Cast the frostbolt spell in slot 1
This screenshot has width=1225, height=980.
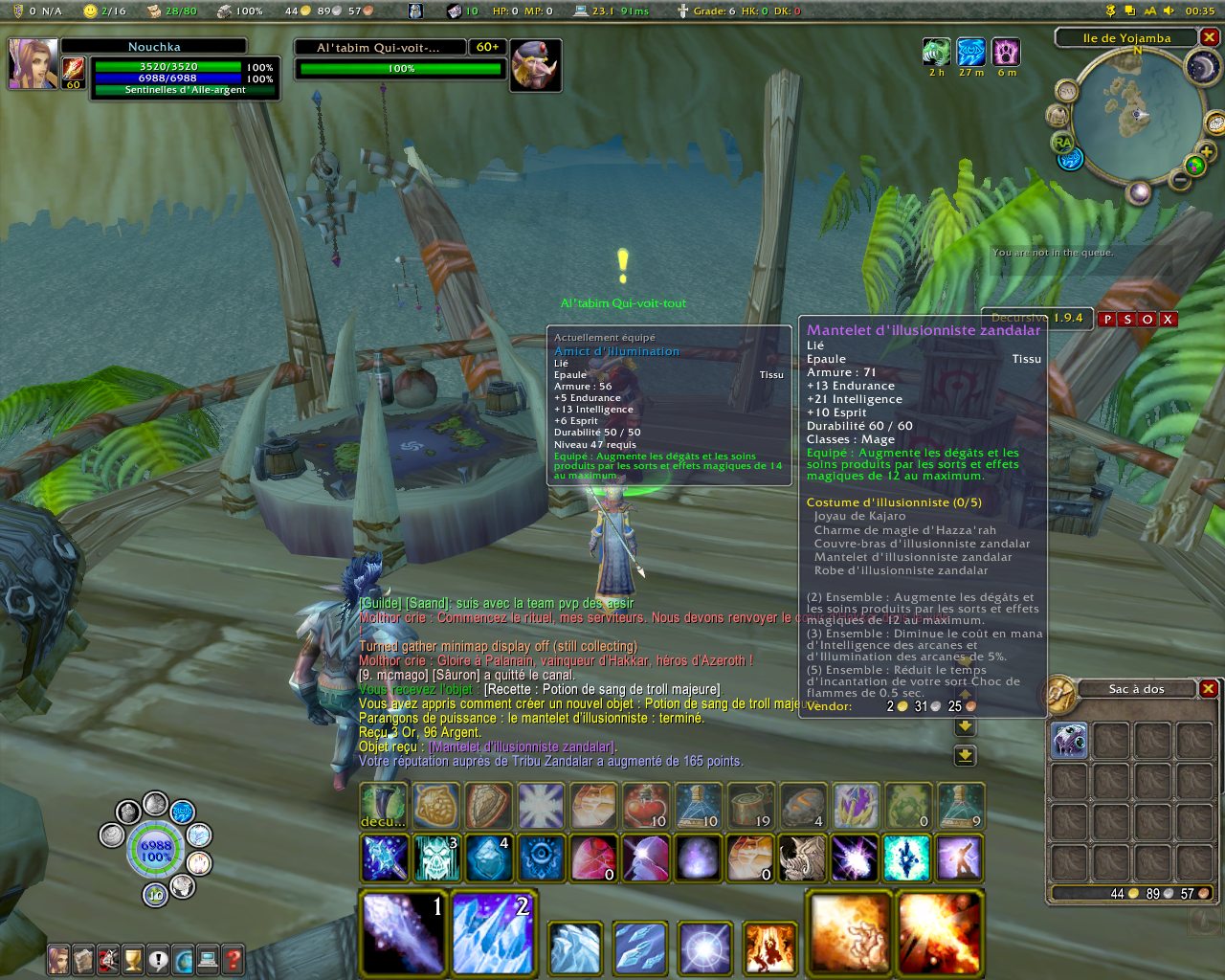pyautogui.click(x=404, y=933)
